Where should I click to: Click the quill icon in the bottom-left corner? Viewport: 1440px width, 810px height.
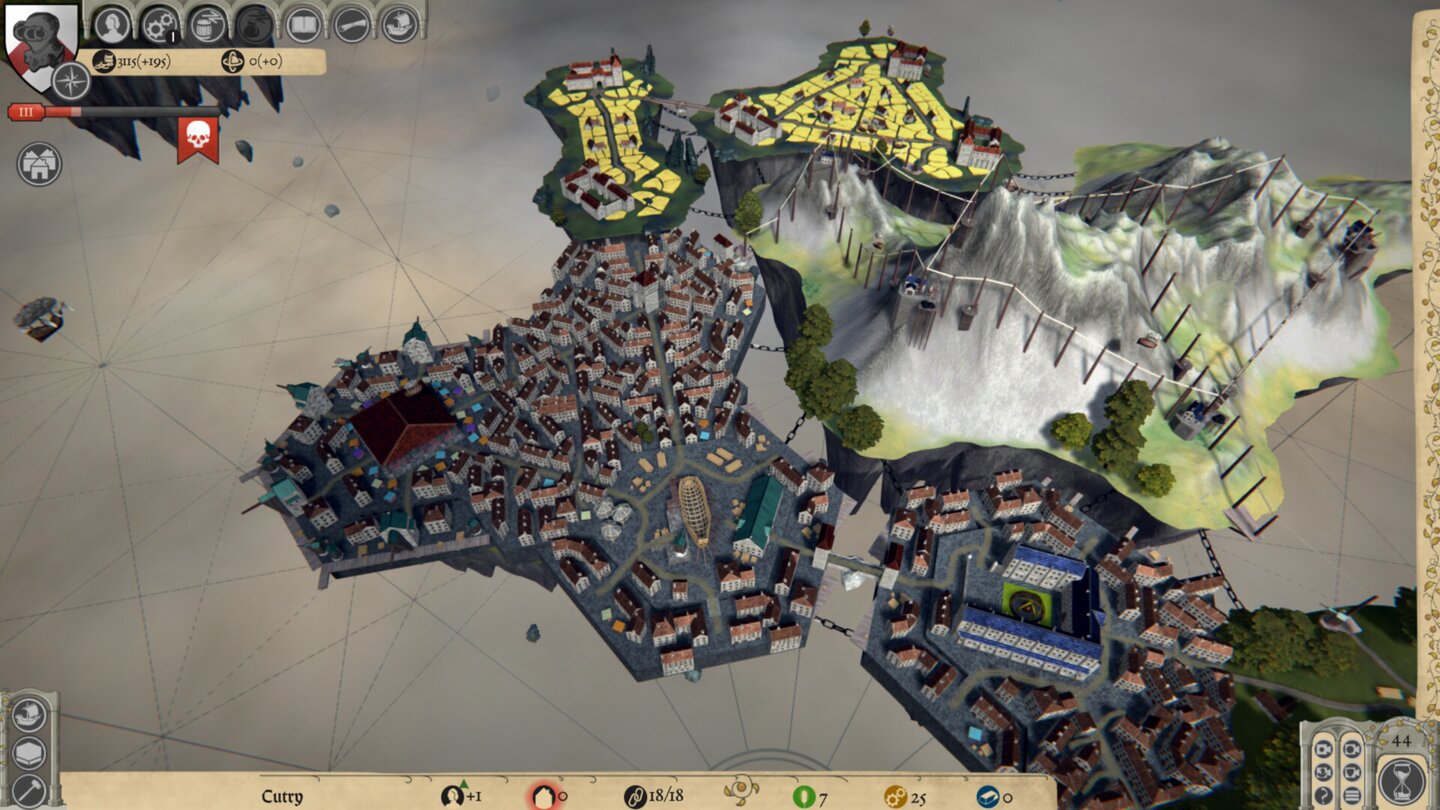click(29, 790)
